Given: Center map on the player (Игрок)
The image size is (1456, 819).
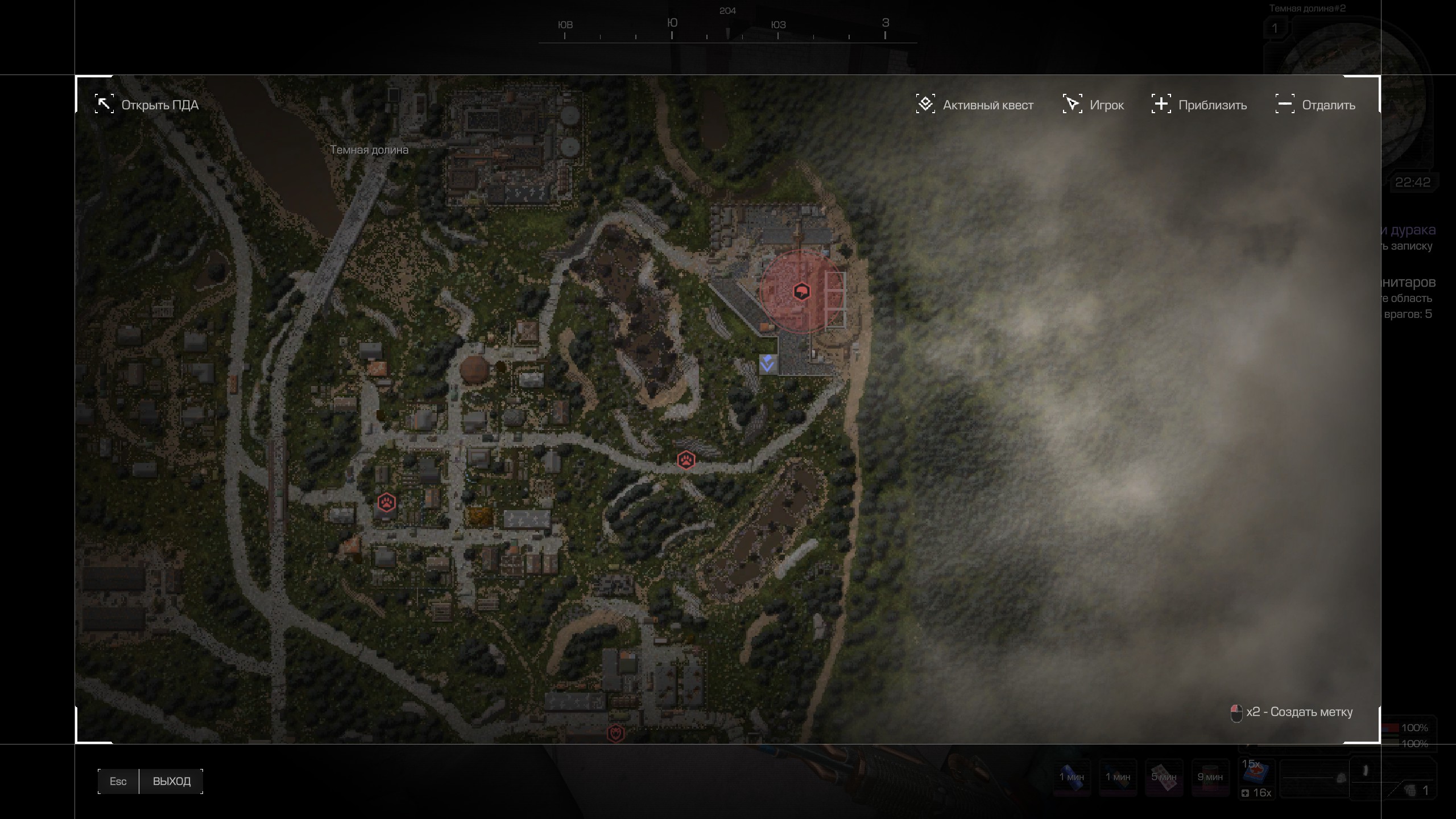Looking at the screenshot, I should pyautogui.click(x=1093, y=105).
